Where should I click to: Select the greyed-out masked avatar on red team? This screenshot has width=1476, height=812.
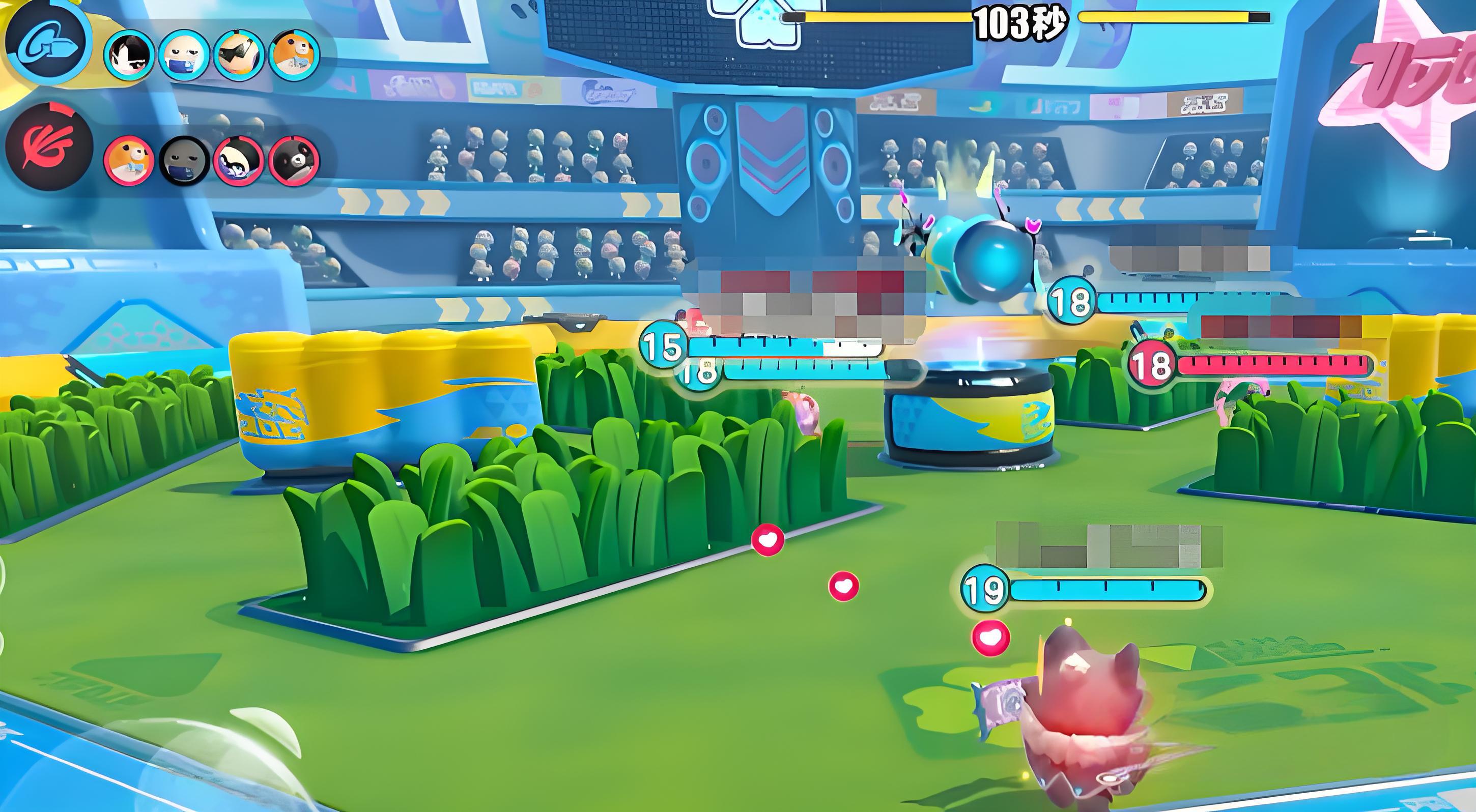(184, 160)
